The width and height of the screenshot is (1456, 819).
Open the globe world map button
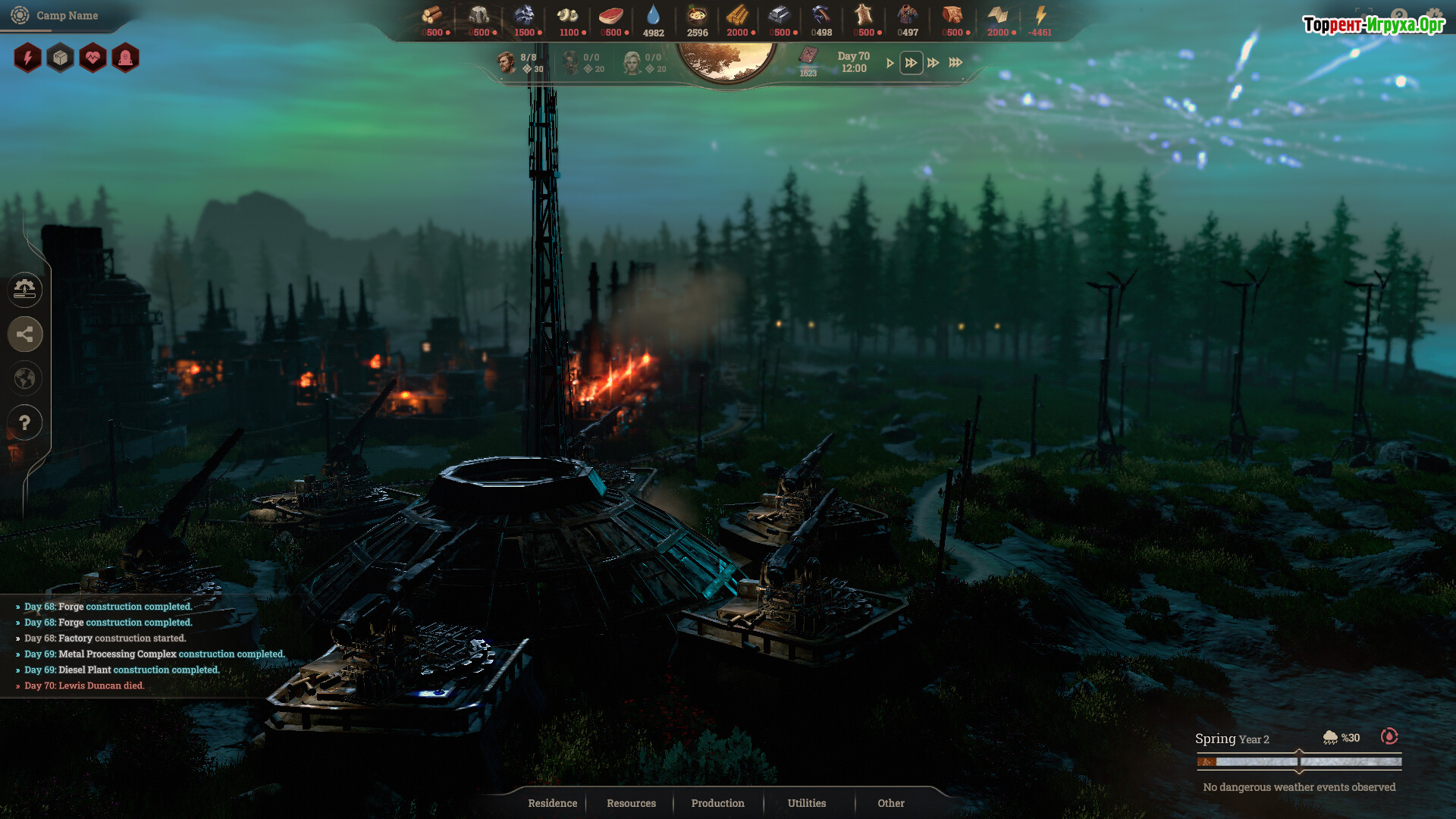click(x=25, y=378)
